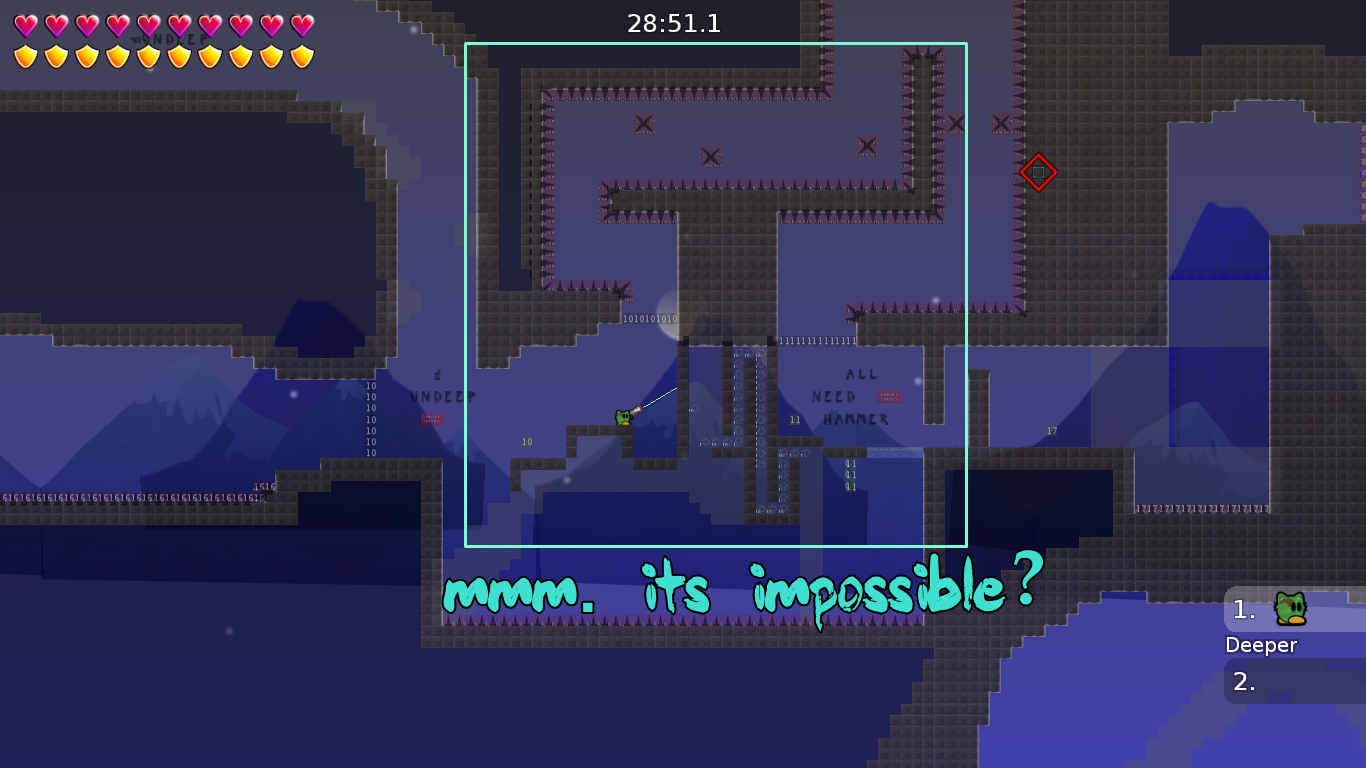Click the '1010101010' binary label above the ledge

click(651, 318)
